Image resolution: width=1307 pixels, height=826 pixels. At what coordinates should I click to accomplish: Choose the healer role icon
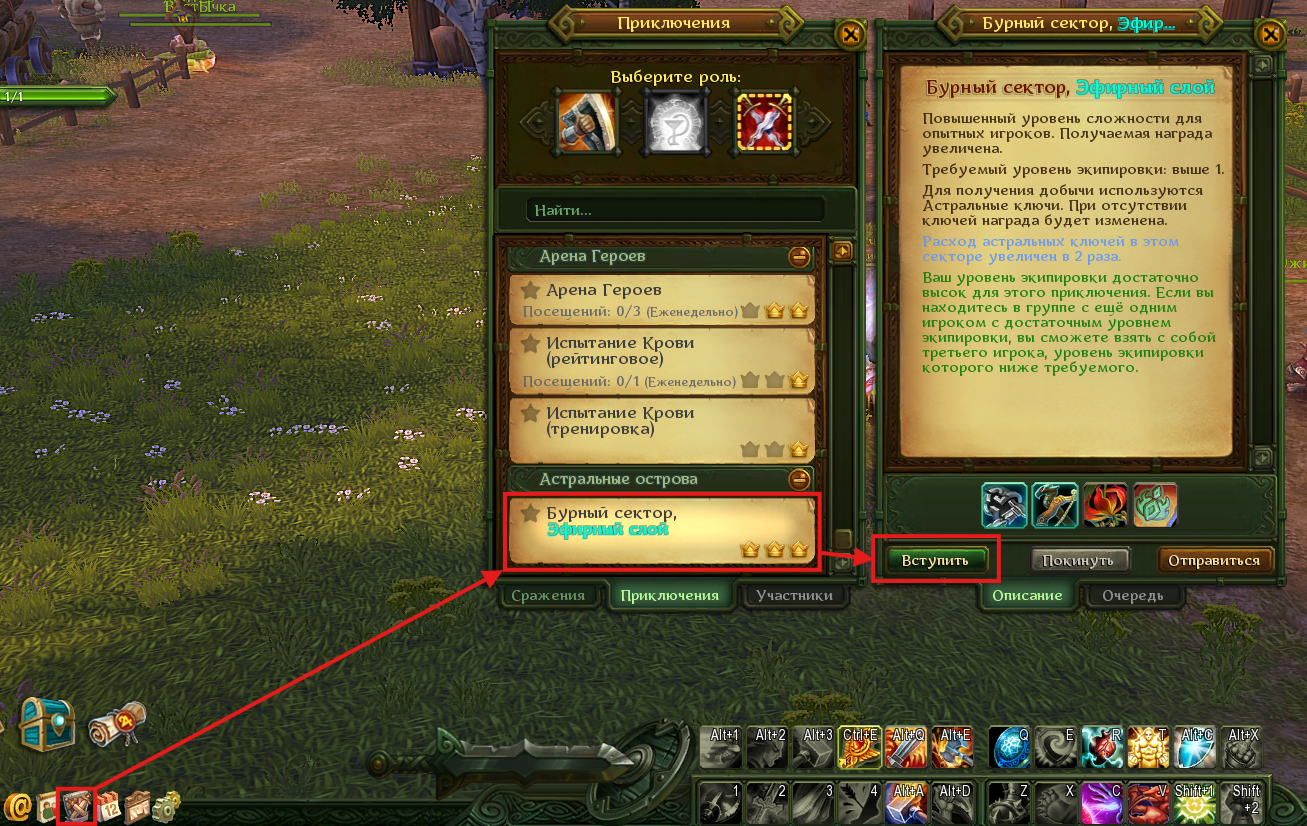click(670, 122)
